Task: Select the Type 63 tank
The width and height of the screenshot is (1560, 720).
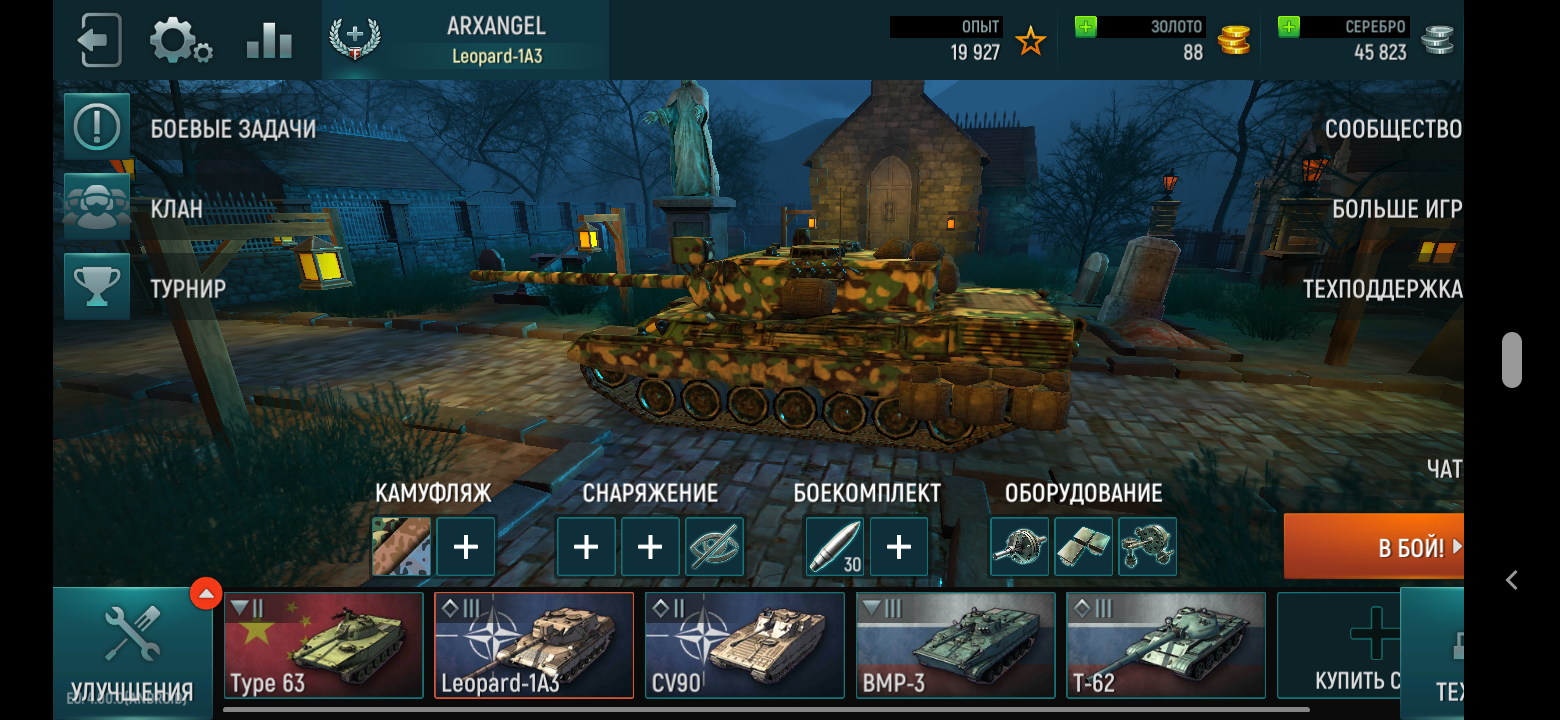Action: coord(323,645)
